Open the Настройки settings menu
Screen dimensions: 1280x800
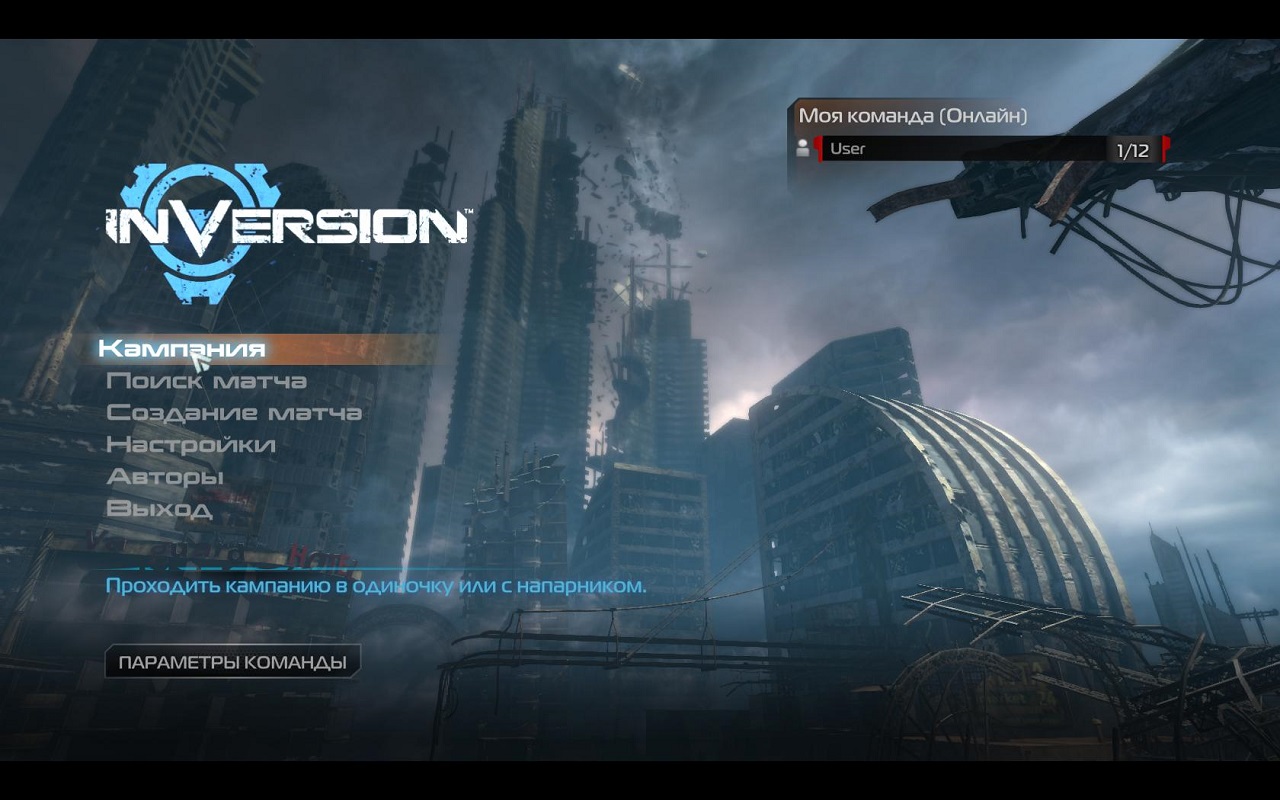(x=190, y=444)
